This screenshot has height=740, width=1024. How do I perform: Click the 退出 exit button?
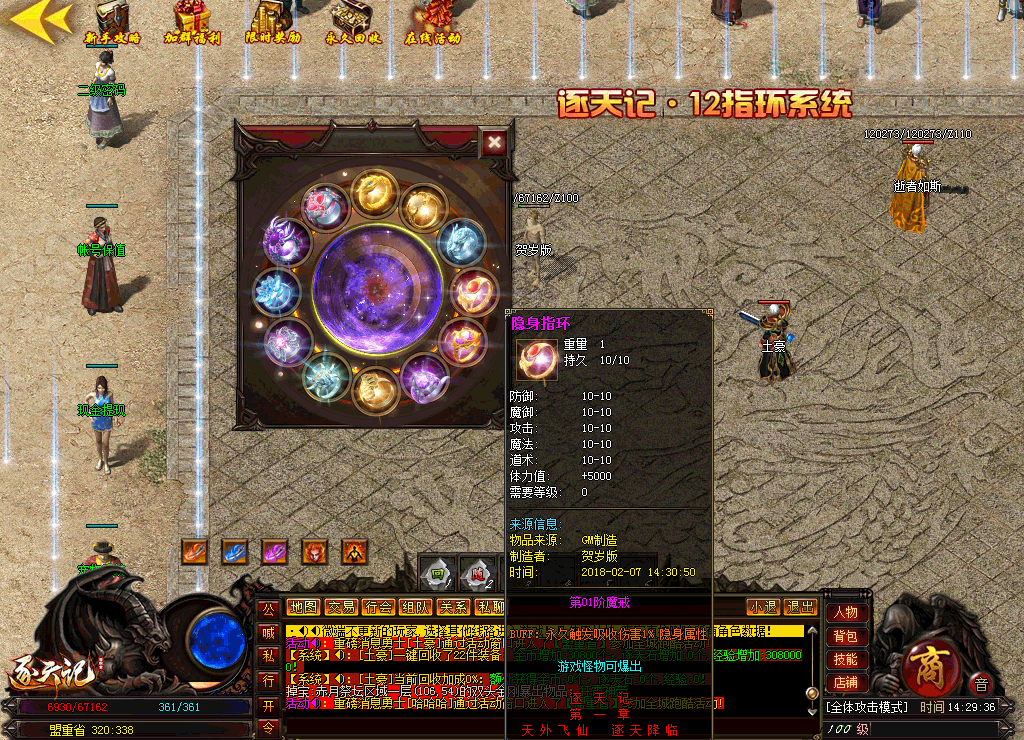tap(800, 607)
